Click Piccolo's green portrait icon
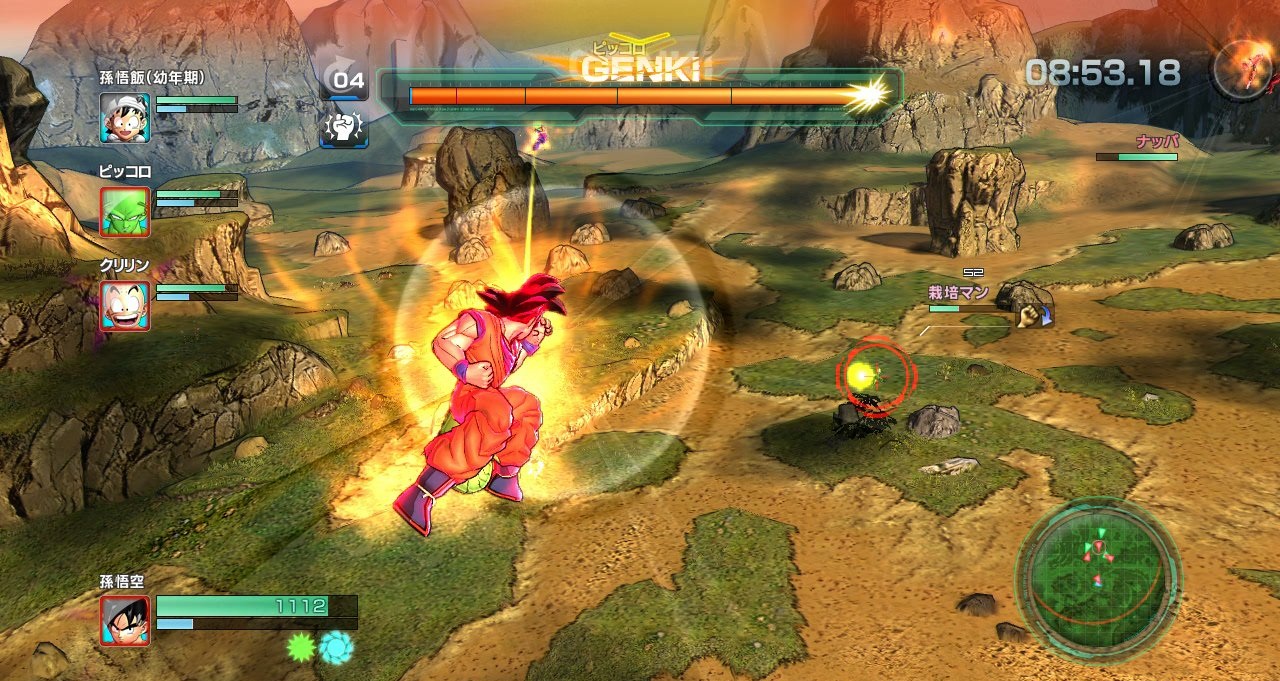The width and height of the screenshot is (1280, 681). tap(125, 212)
